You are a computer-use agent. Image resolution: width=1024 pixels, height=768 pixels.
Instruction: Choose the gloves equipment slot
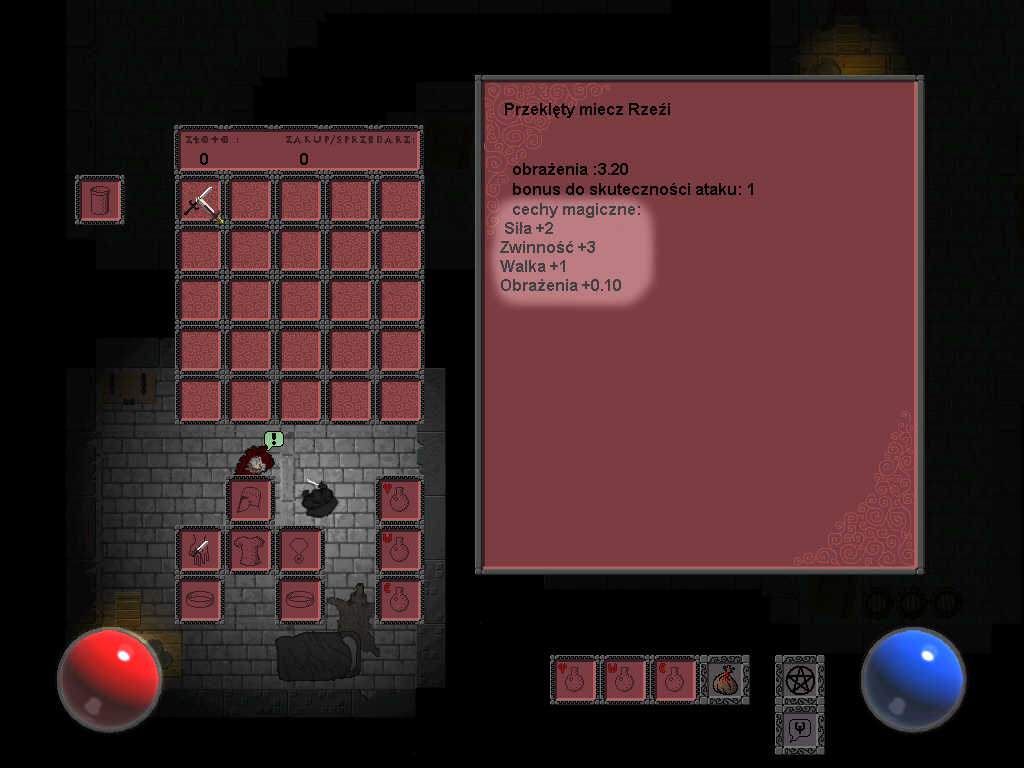coord(200,550)
